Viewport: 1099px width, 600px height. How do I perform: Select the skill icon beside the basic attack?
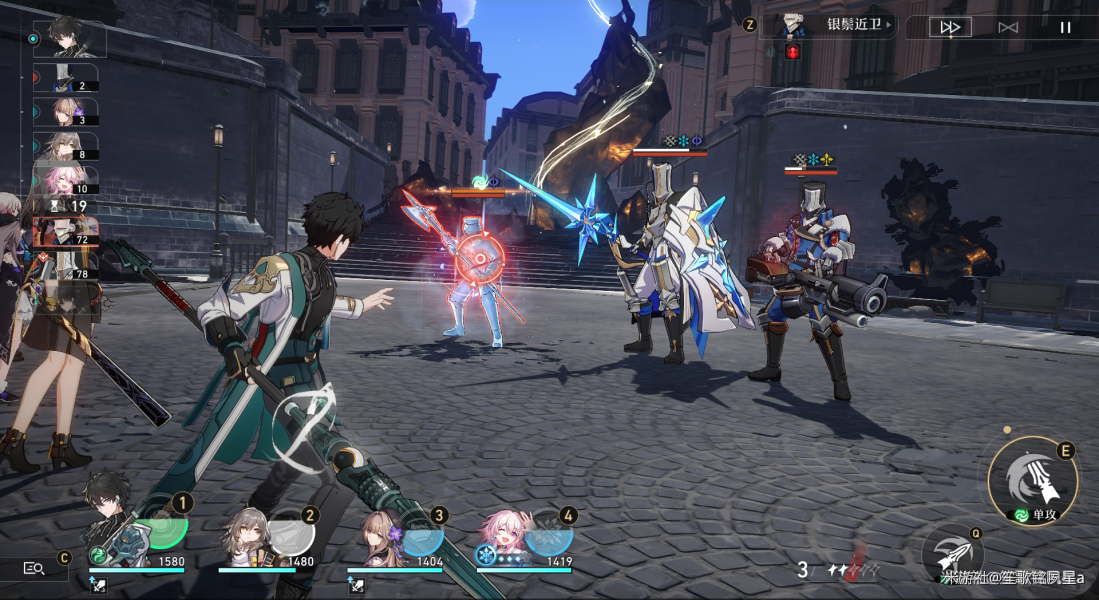tap(951, 553)
